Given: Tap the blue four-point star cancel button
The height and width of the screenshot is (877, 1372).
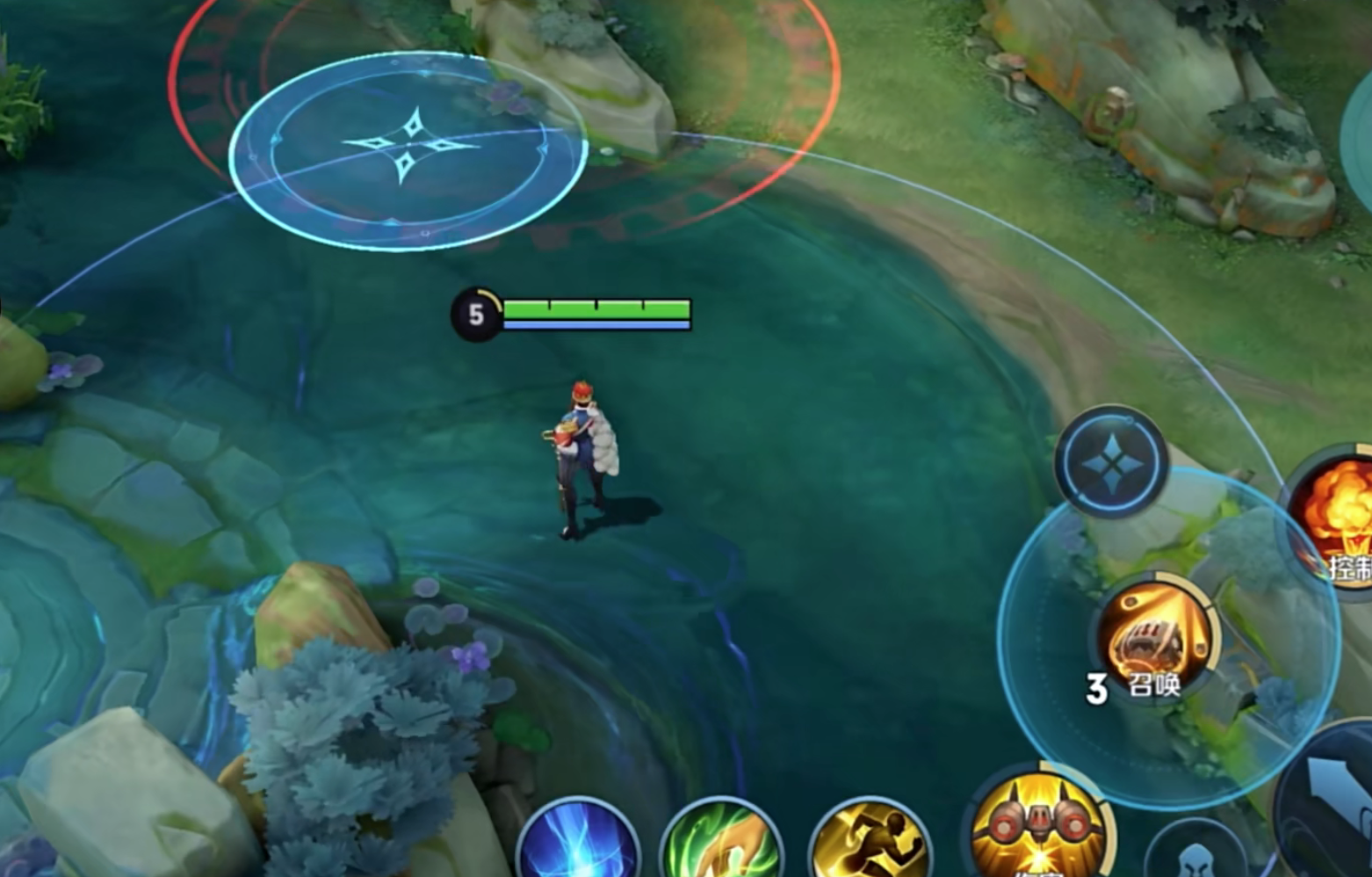Looking at the screenshot, I should point(1111,461).
